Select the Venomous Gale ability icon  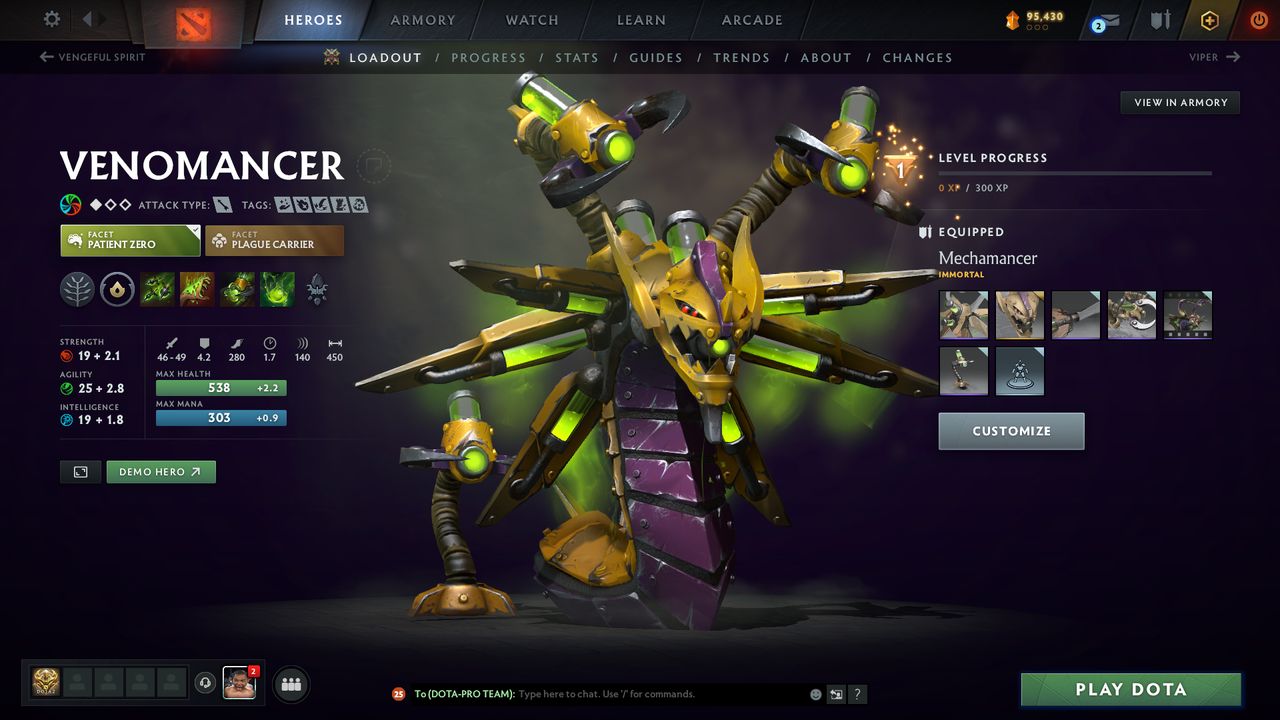click(x=157, y=289)
